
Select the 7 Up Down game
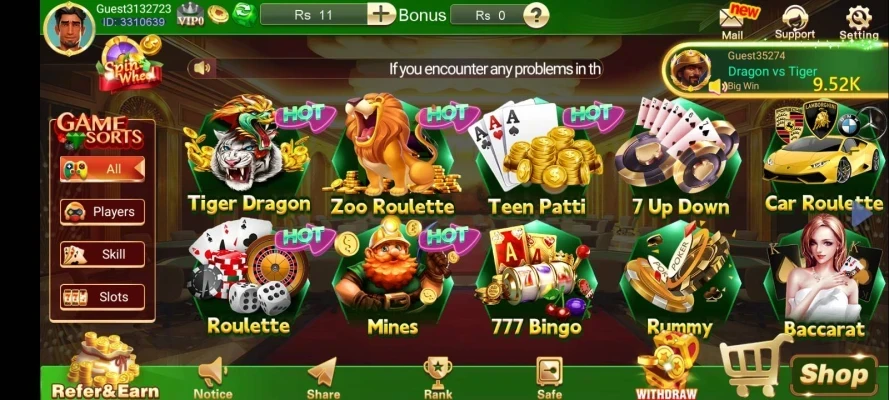pos(680,158)
